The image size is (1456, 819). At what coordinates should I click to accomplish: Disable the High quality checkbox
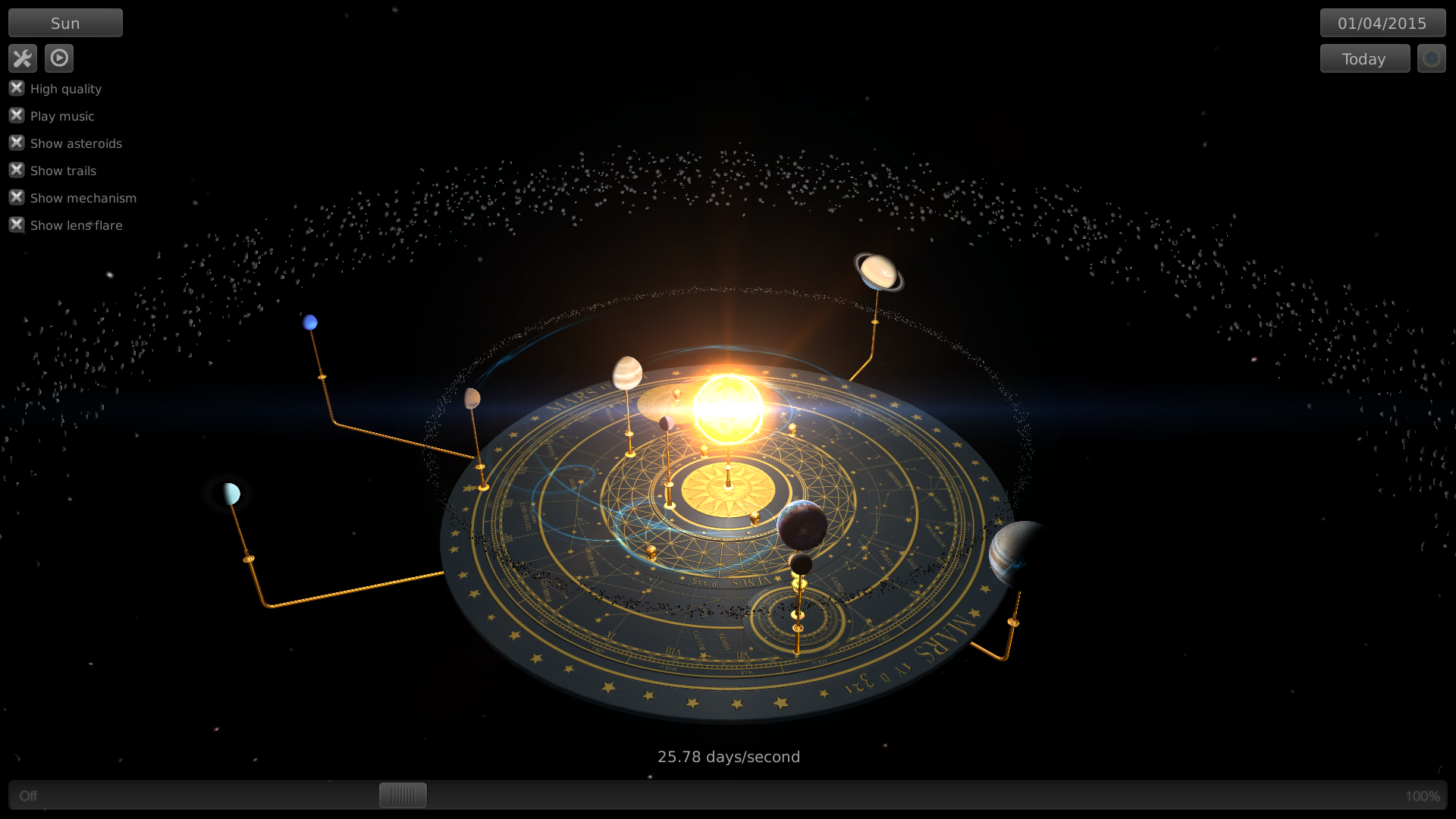click(17, 88)
